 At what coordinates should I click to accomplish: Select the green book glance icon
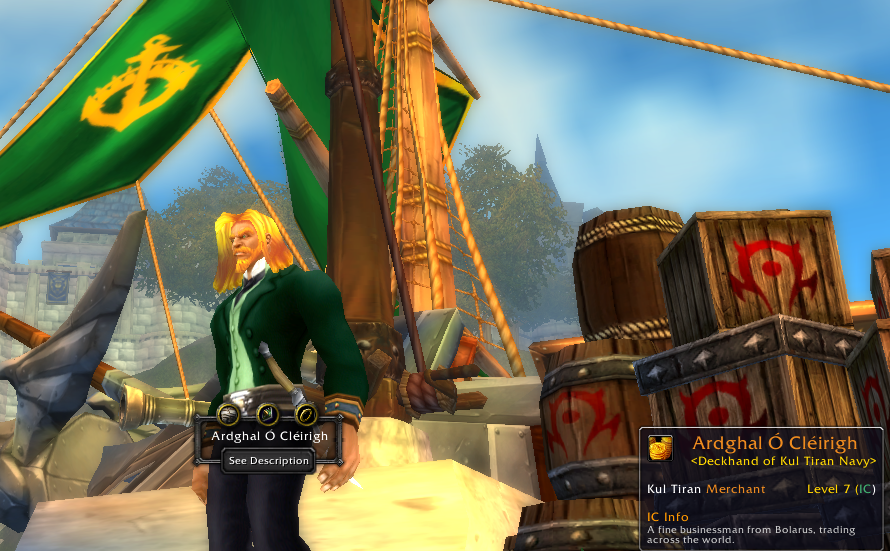pos(268,413)
